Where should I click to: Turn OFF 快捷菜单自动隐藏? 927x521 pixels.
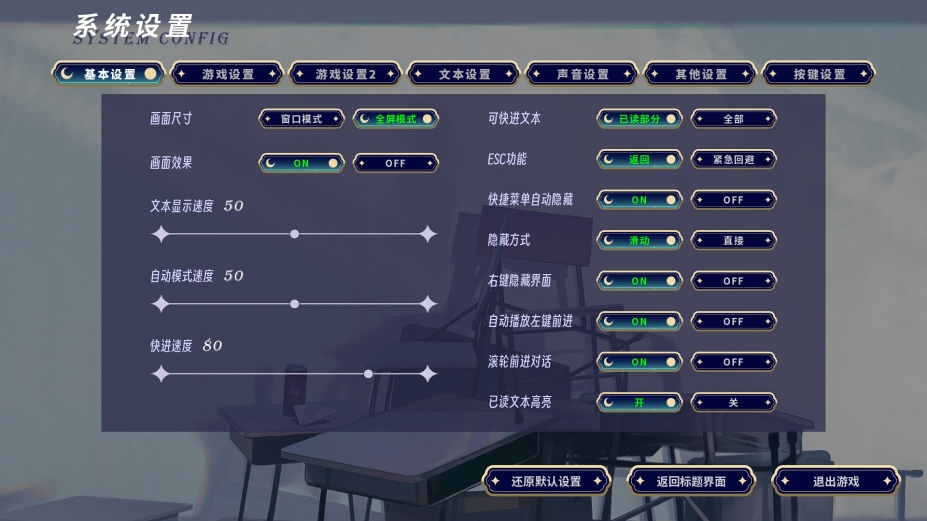[x=733, y=200]
